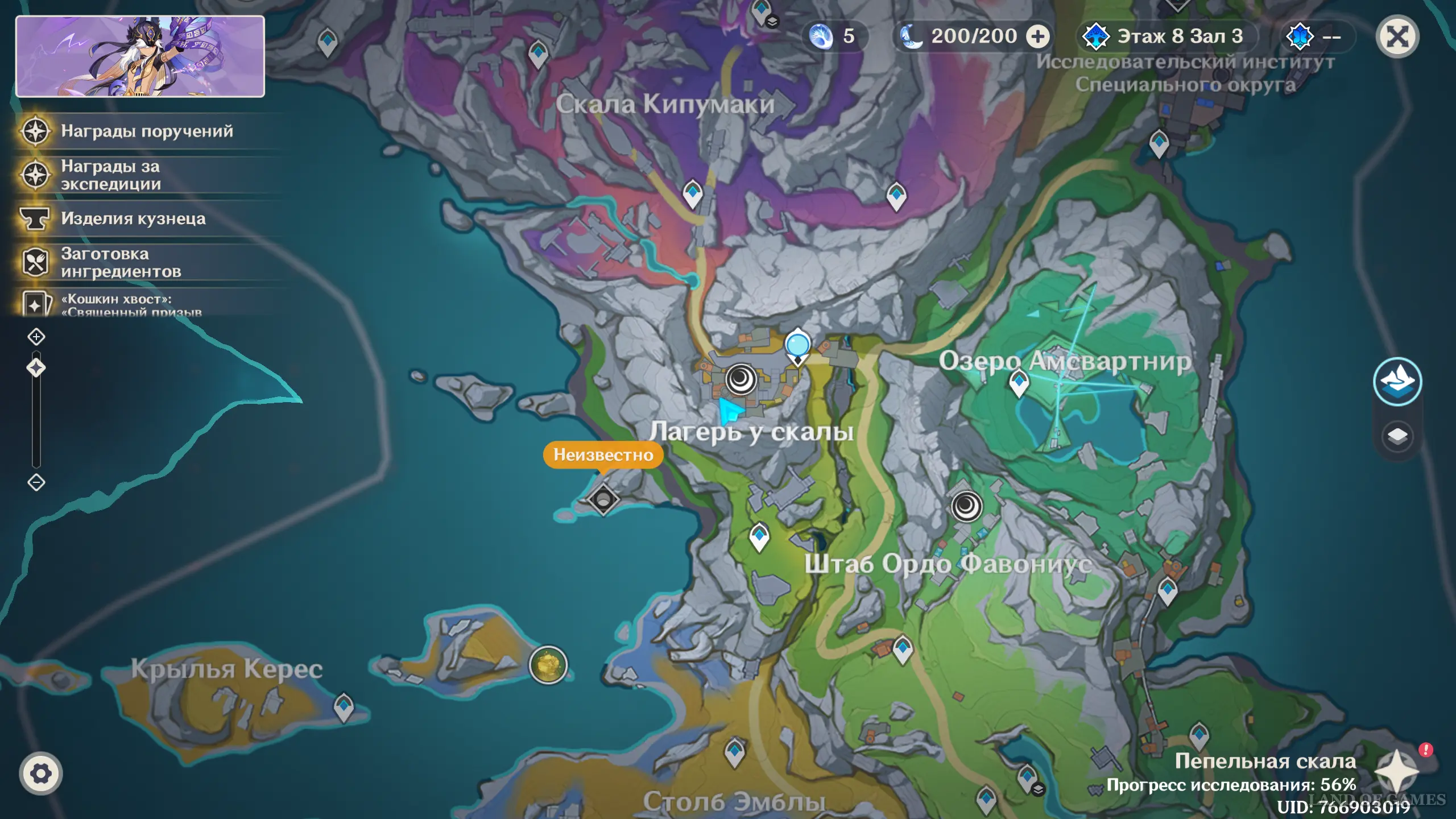Image resolution: width=1456 pixels, height=819 pixels.
Task: Open map settings gear button
Action: point(40,773)
